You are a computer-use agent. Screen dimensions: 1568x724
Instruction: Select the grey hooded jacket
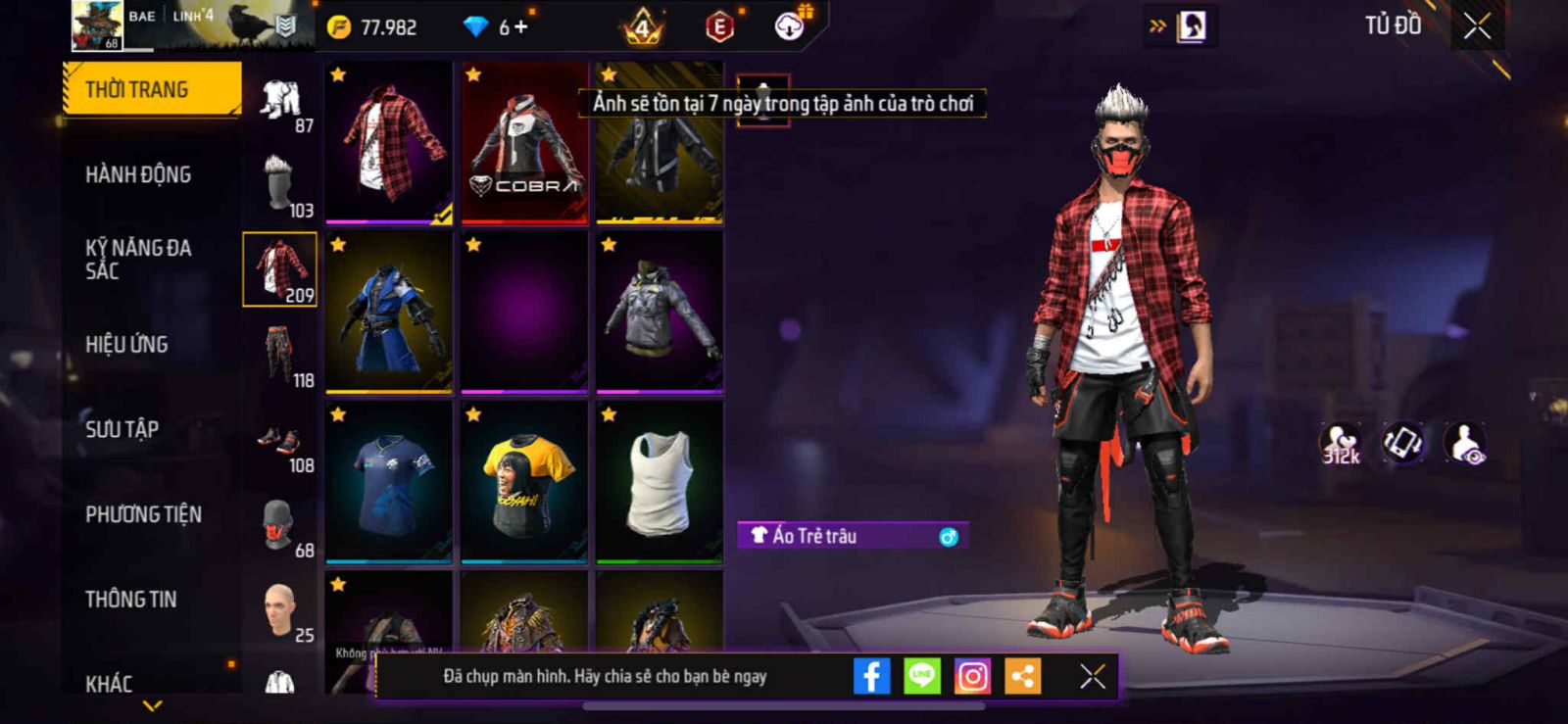(x=660, y=313)
